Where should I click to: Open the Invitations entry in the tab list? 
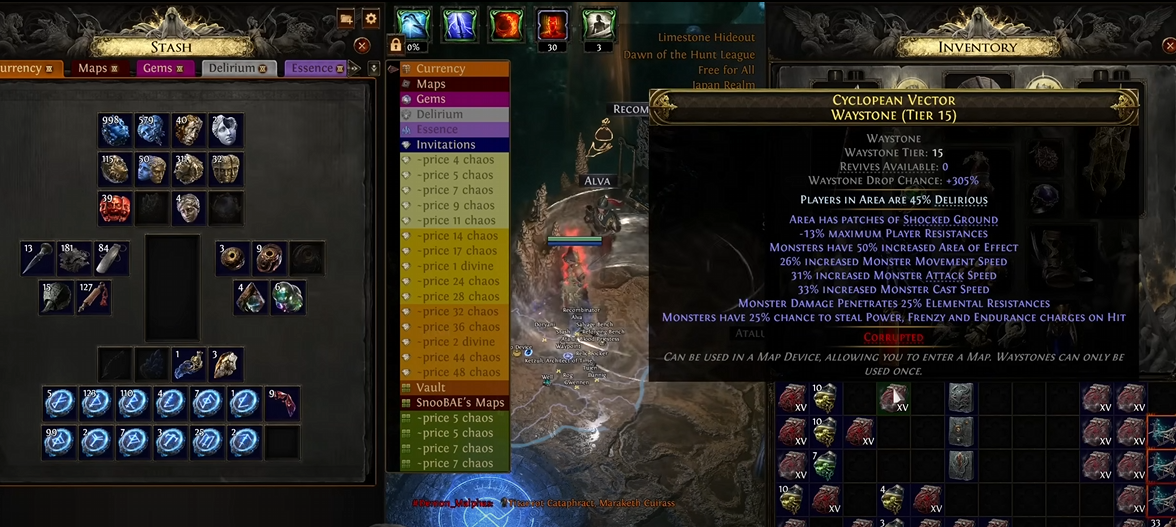[x=446, y=145]
